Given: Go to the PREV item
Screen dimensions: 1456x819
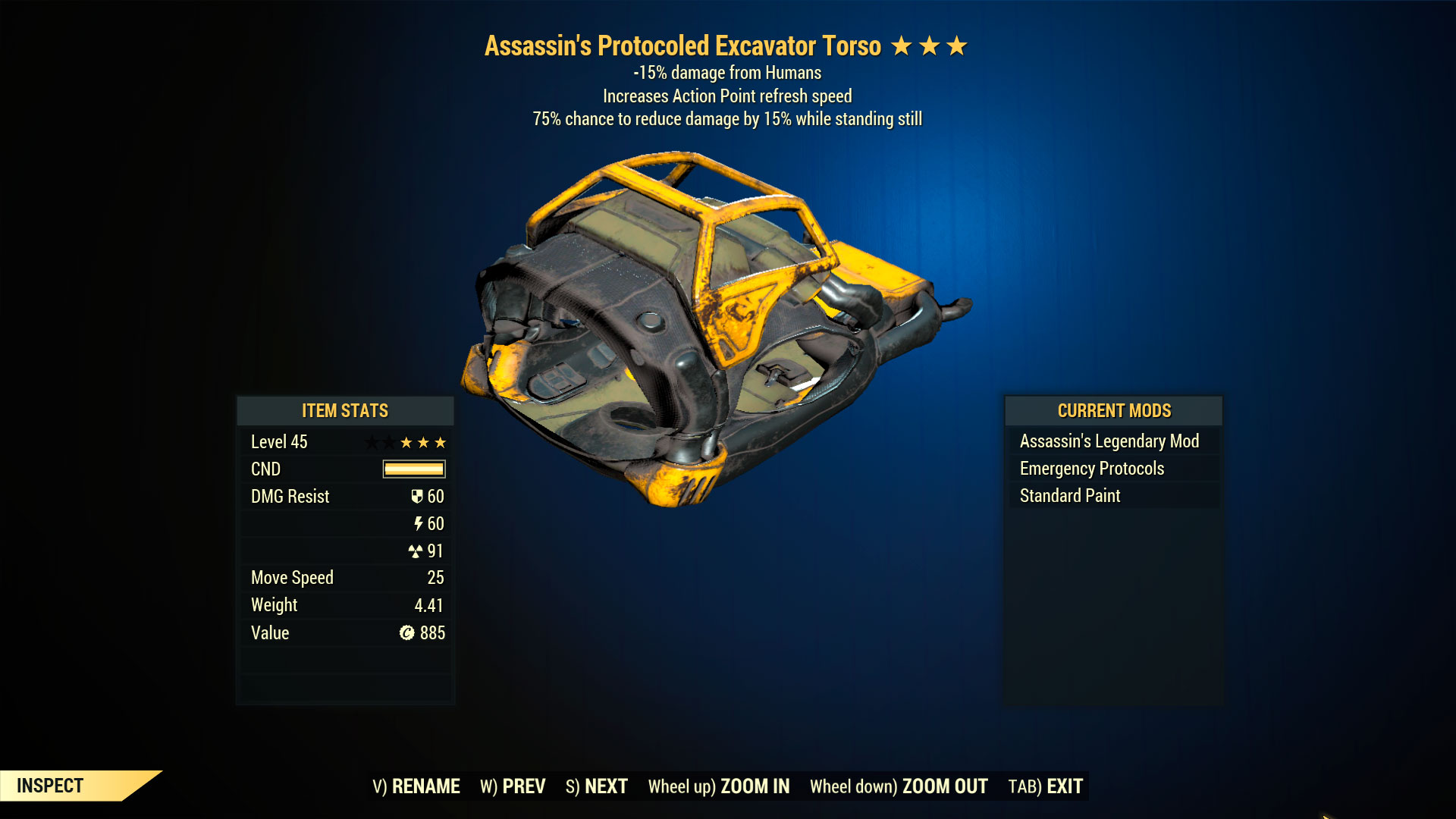Looking at the screenshot, I should coord(513,786).
